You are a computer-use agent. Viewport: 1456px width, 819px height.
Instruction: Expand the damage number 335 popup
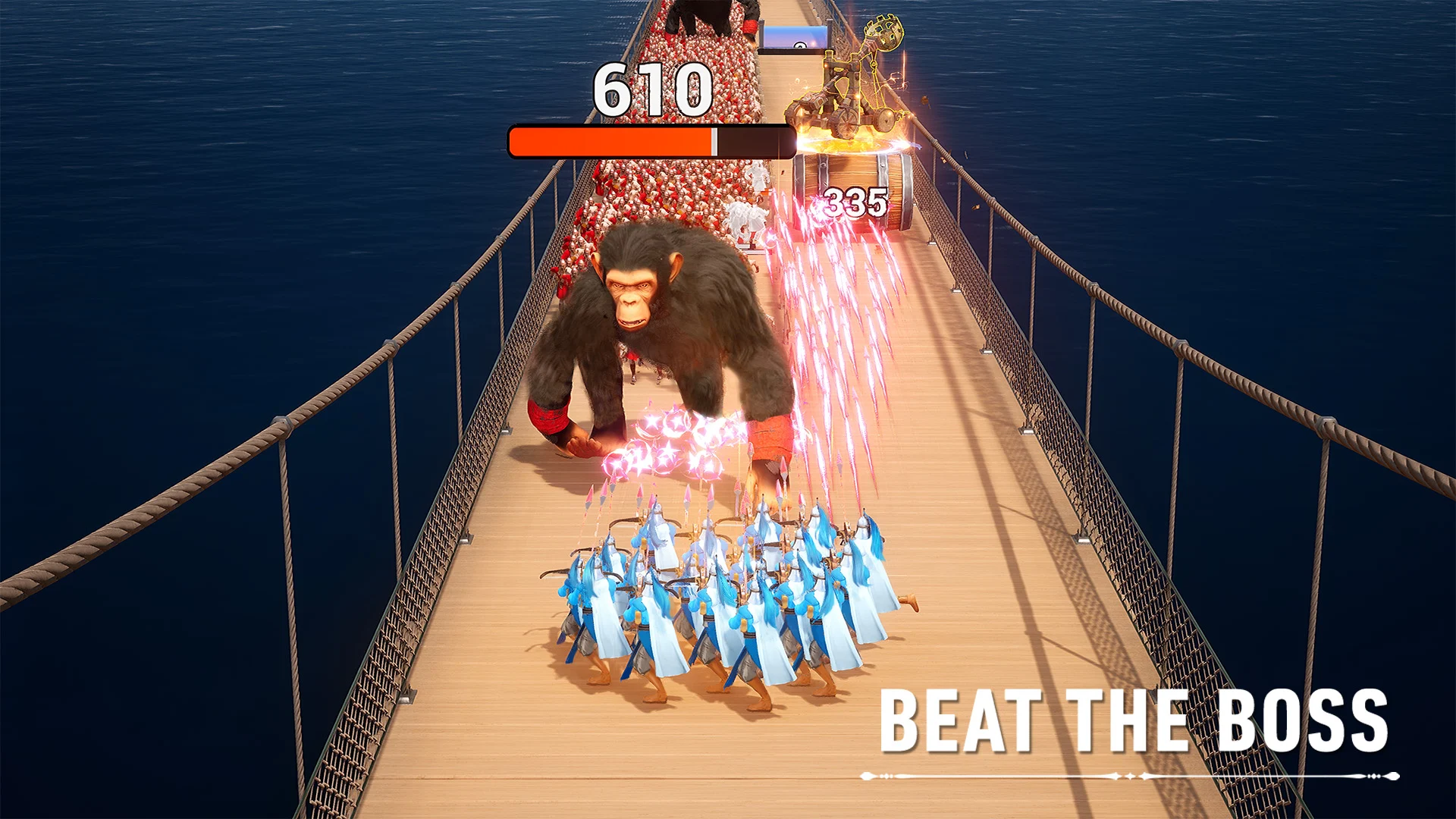[x=855, y=201]
